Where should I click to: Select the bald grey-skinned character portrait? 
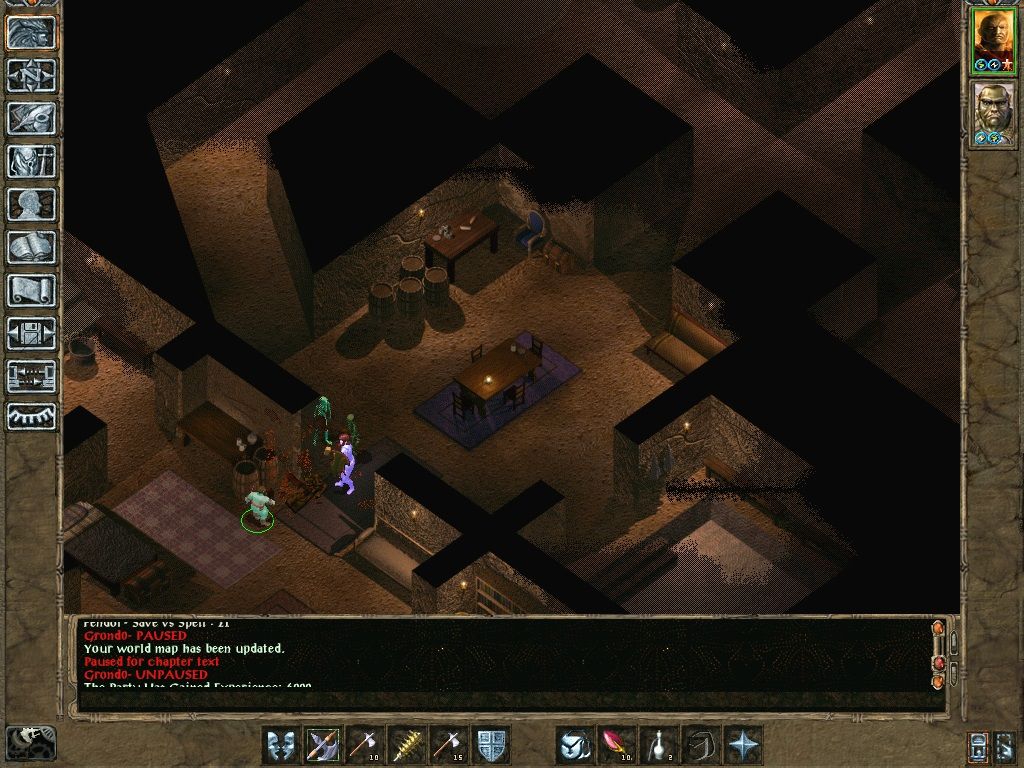click(x=993, y=113)
